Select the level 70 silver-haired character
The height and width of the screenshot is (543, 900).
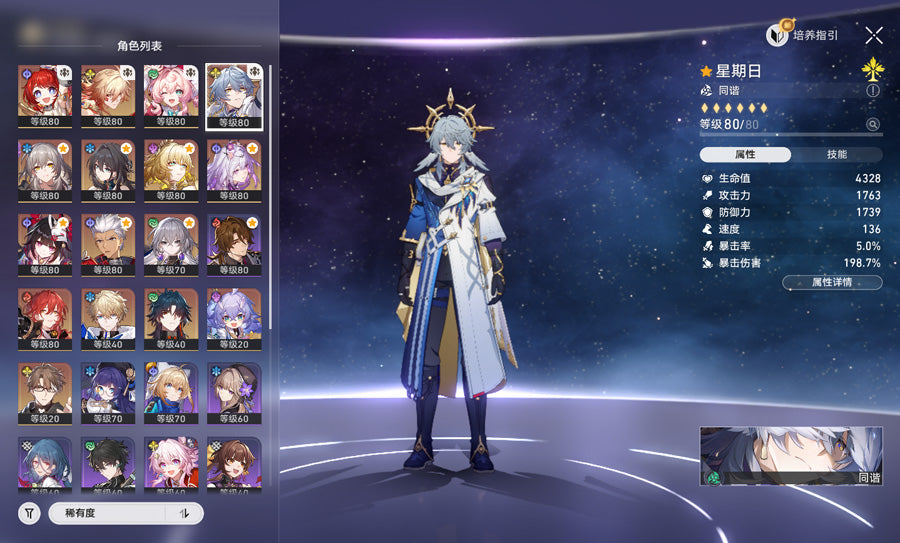coord(171,245)
